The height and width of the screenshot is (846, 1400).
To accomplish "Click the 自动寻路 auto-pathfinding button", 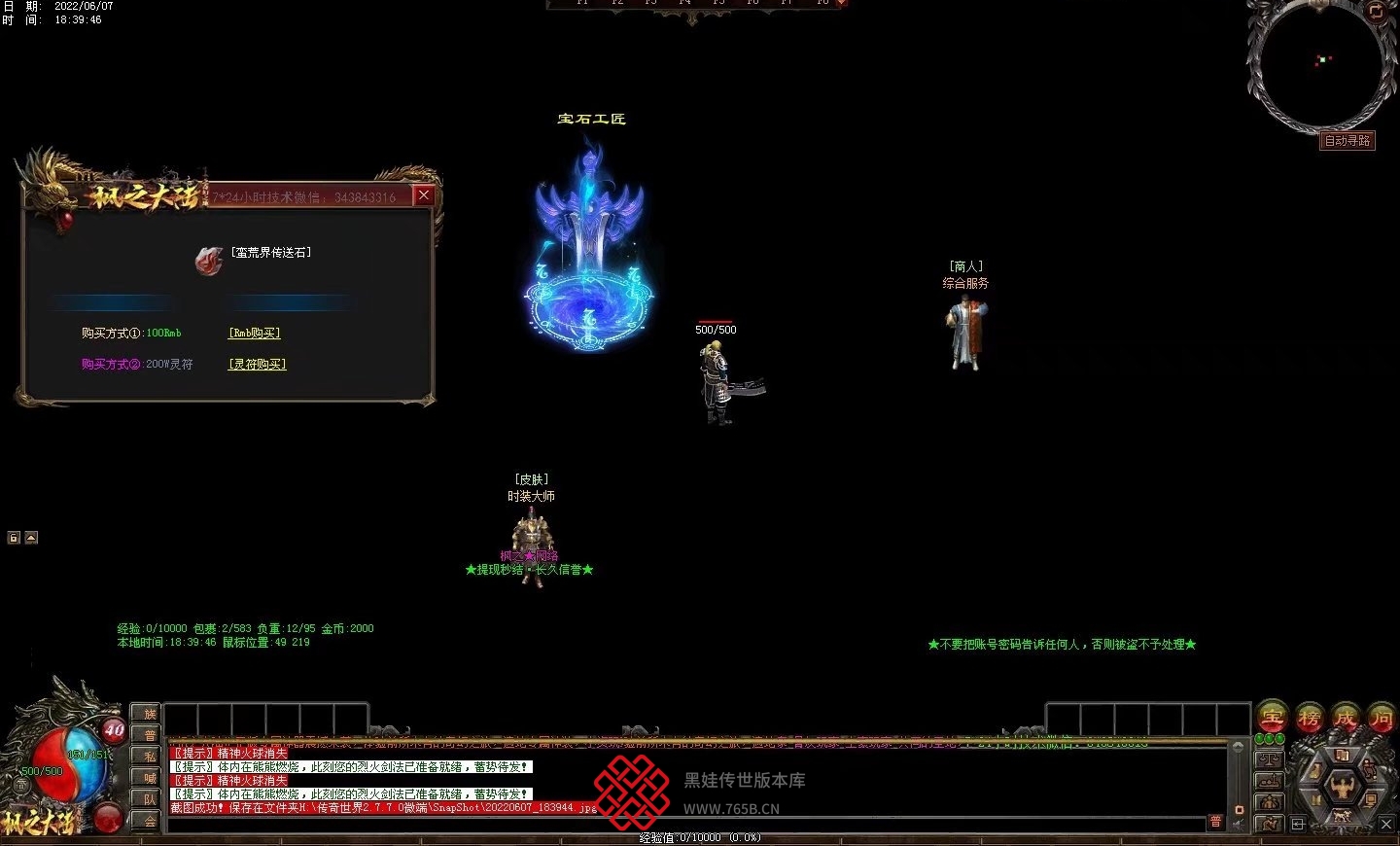I will tap(1347, 141).
